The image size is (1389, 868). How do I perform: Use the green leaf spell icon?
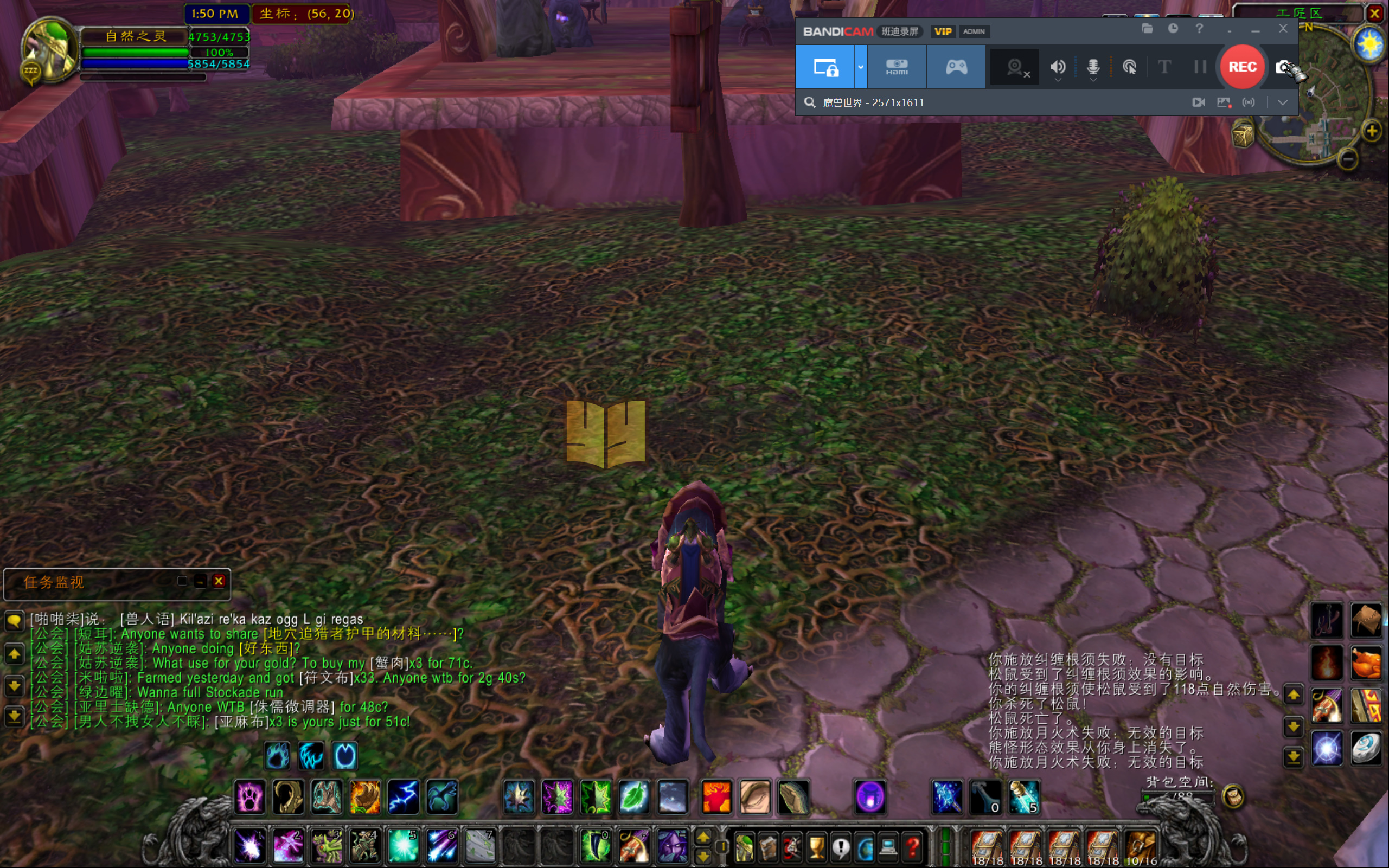pyautogui.click(x=634, y=797)
